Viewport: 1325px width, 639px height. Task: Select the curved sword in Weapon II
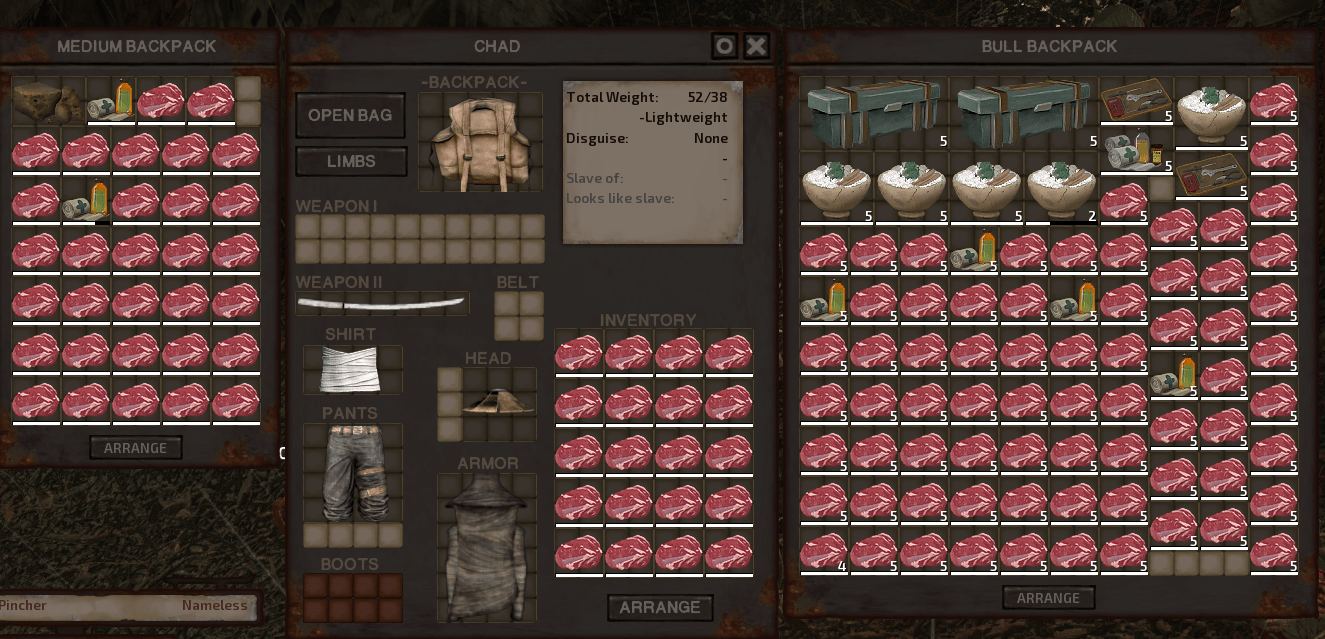point(382,303)
